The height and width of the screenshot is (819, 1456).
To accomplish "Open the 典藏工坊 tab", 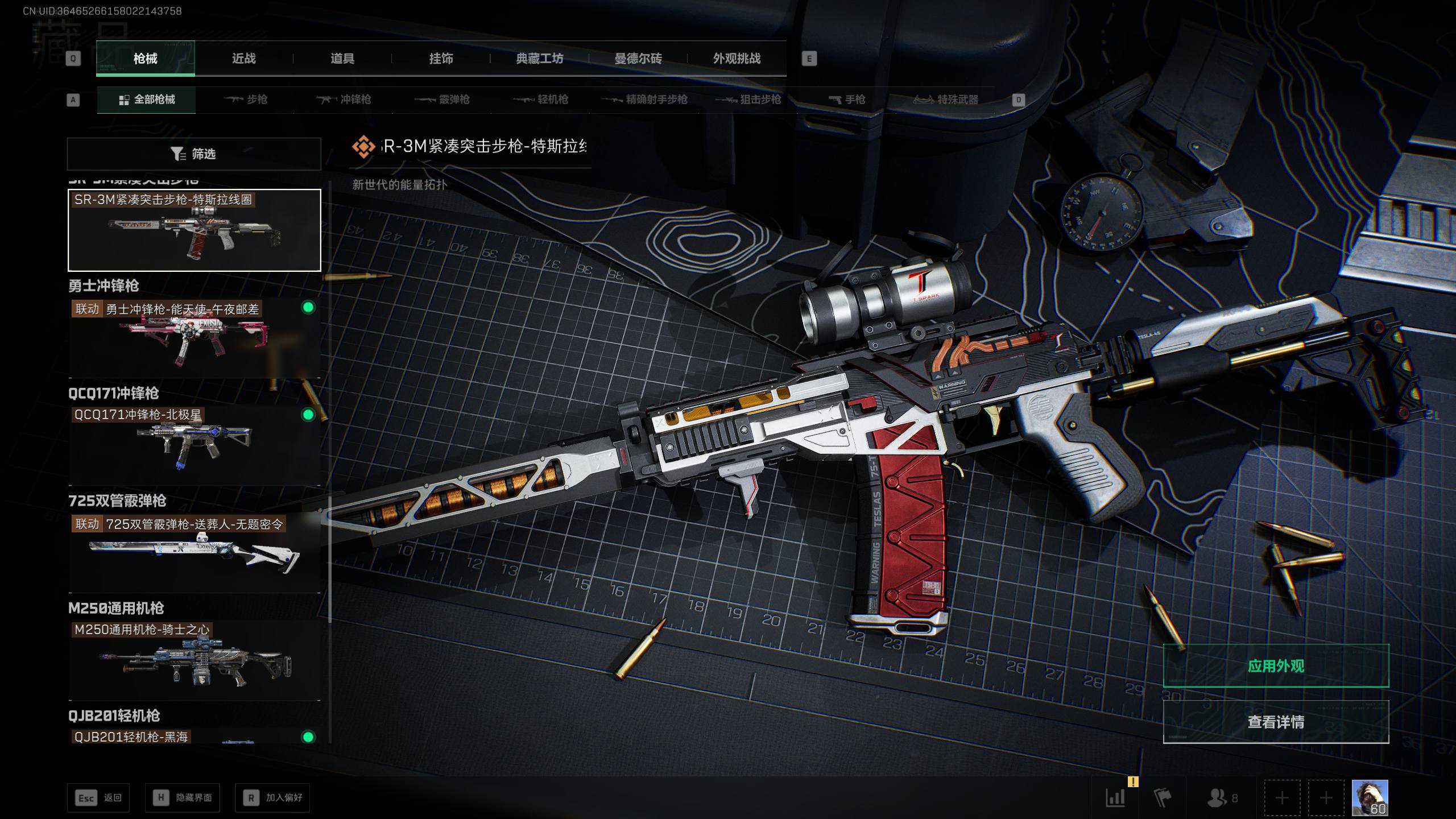I will point(539,59).
